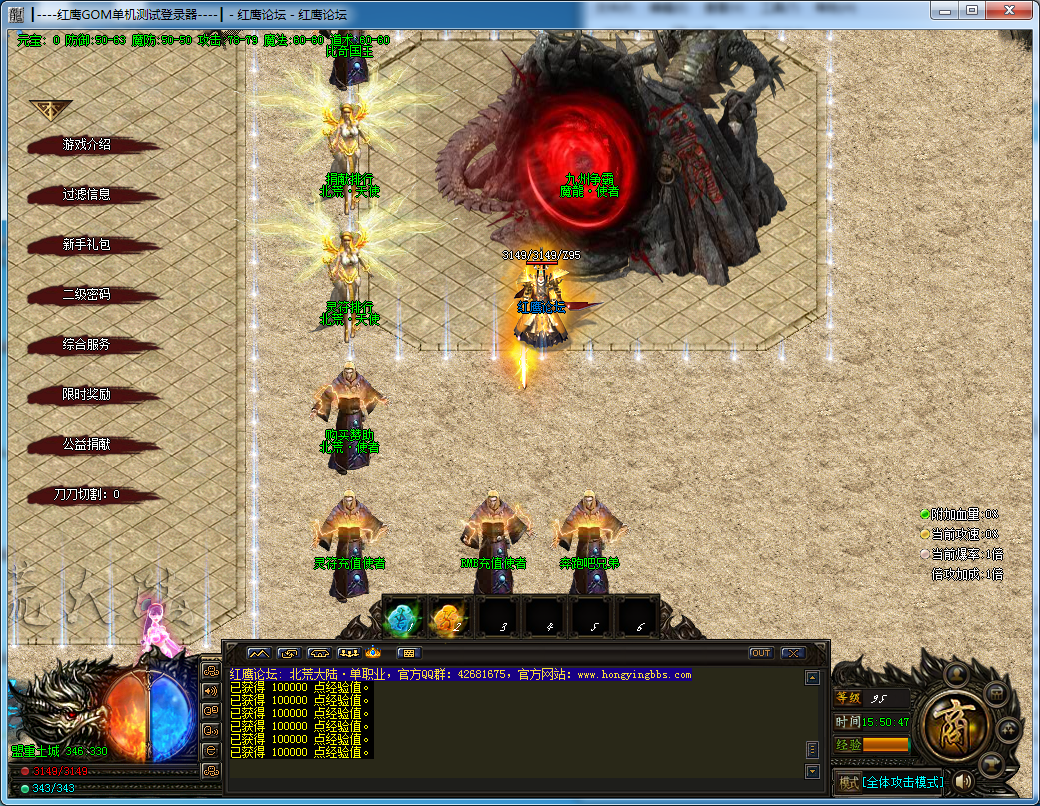Collapse the left menu with the arrow emblem

pos(50,109)
